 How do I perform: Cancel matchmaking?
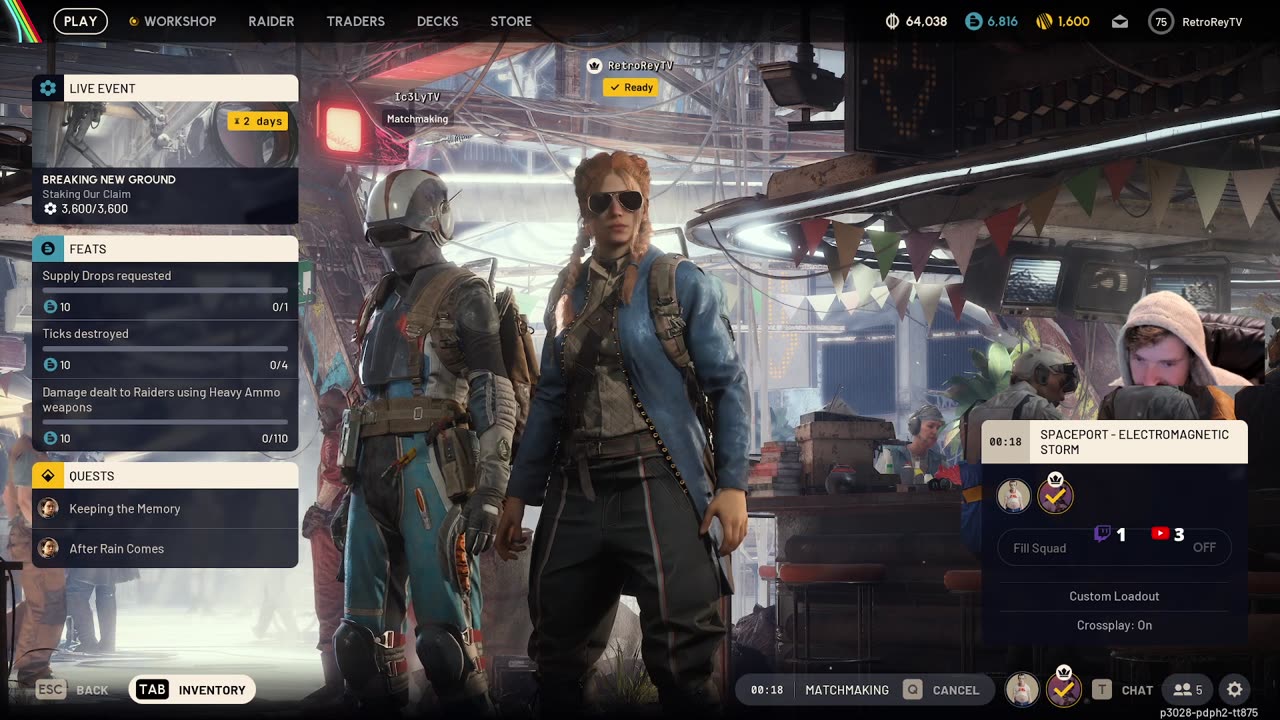pyautogui.click(x=942, y=690)
